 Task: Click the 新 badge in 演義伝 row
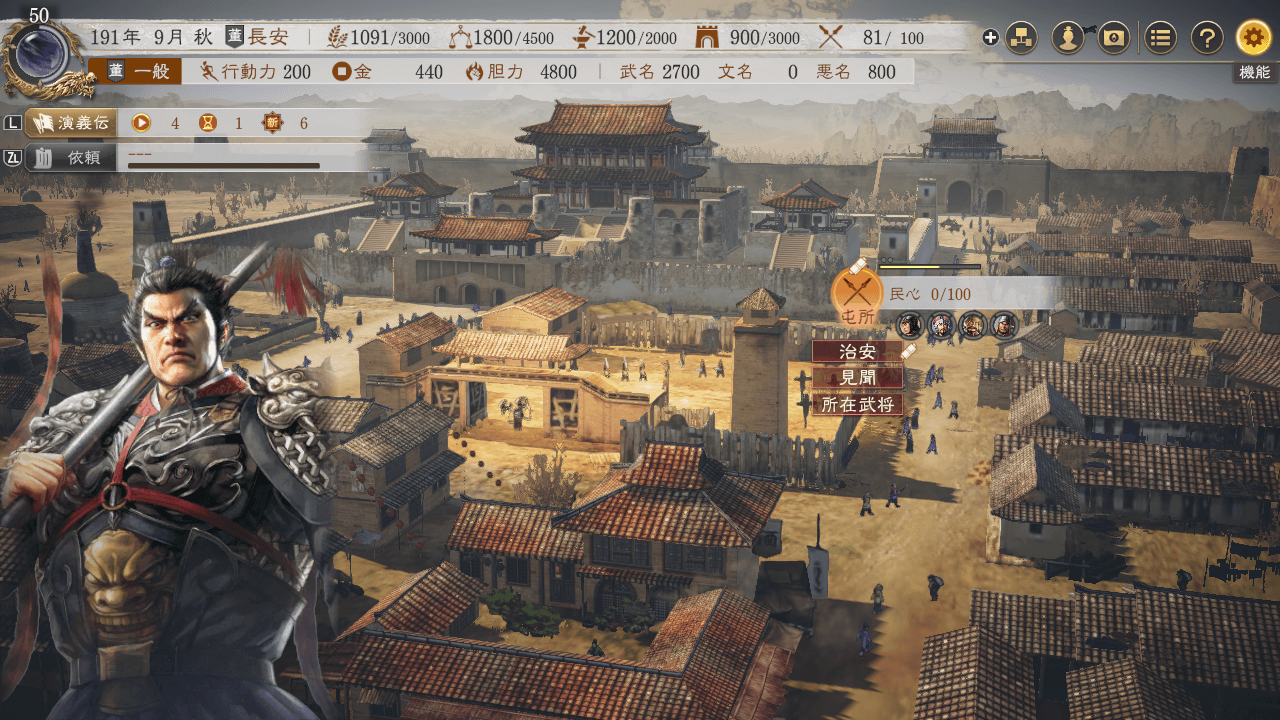pos(273,123)
